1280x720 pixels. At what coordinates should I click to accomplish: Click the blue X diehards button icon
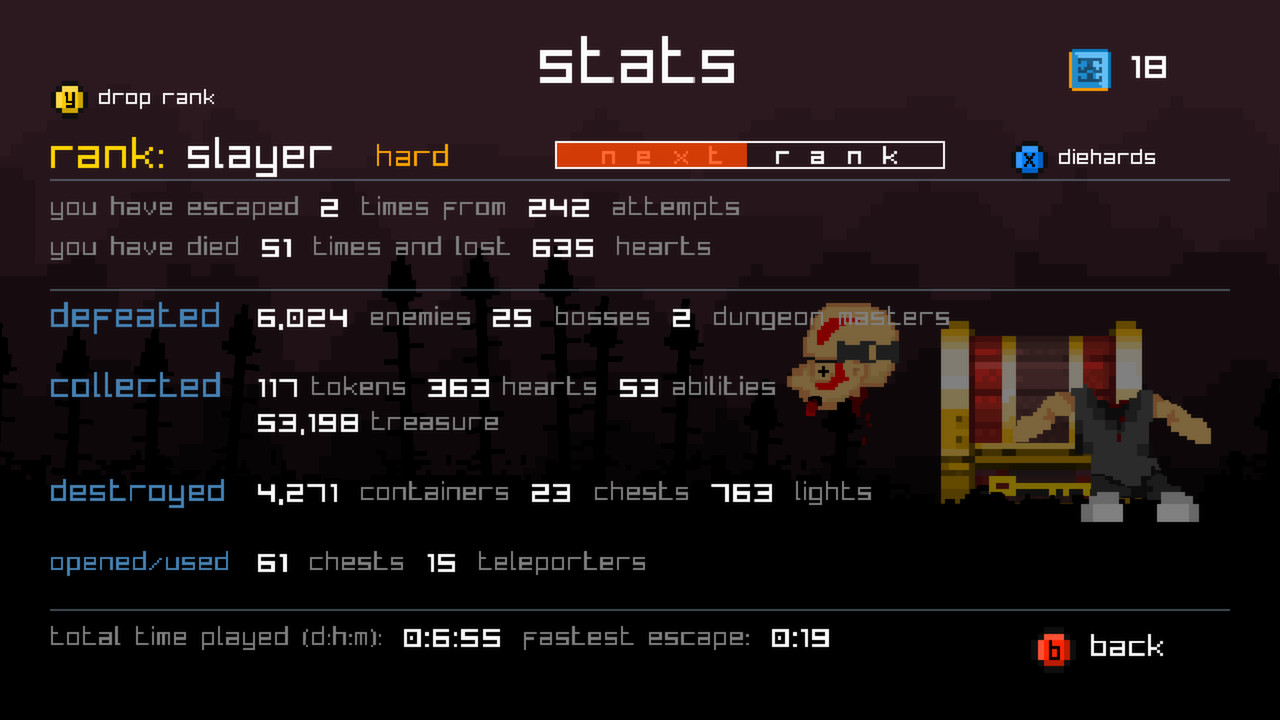click(1029, 157)
